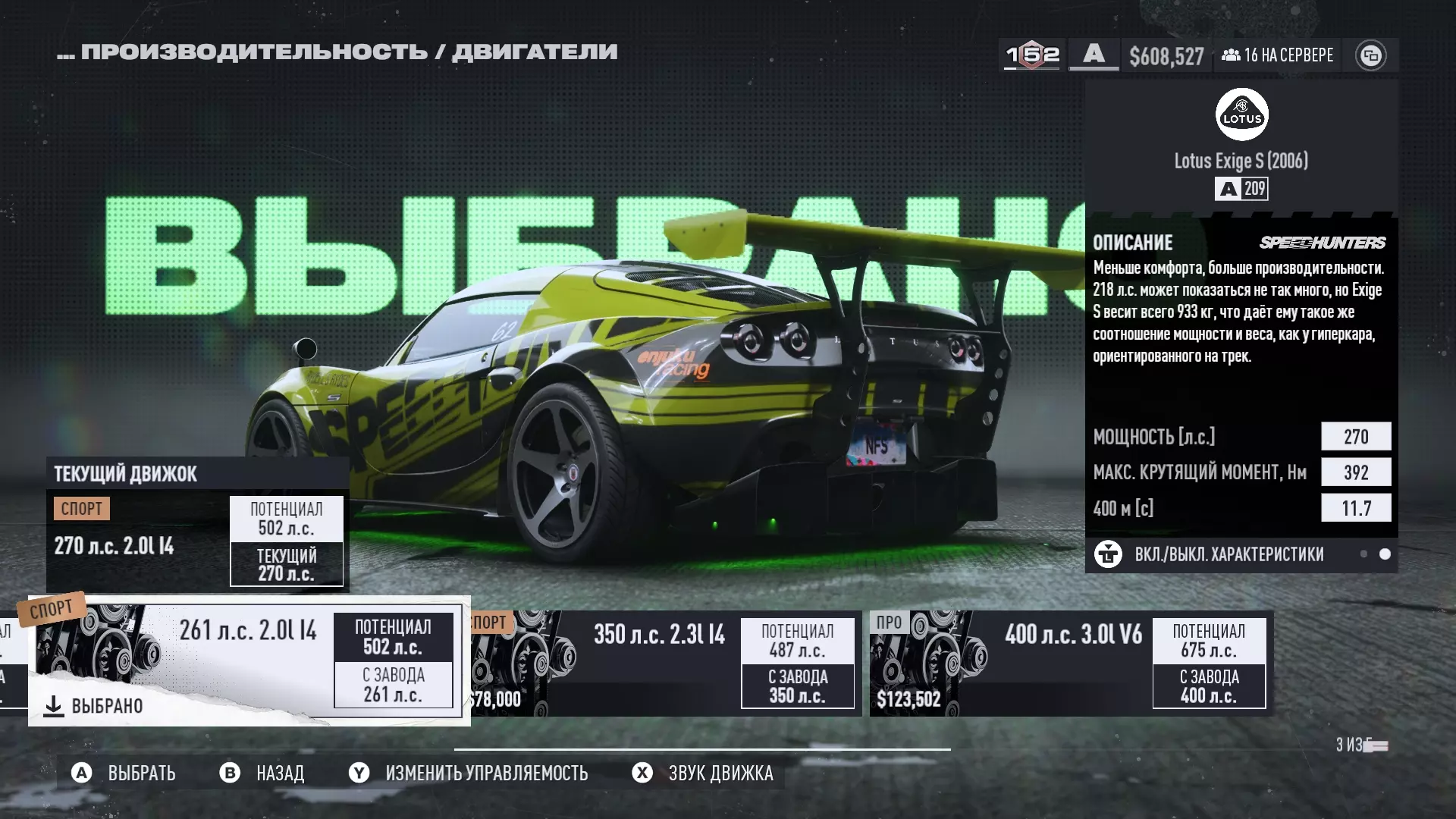1456x819 pixels.
Task: Go back with the Назад option
Action: tap(262, 773)
